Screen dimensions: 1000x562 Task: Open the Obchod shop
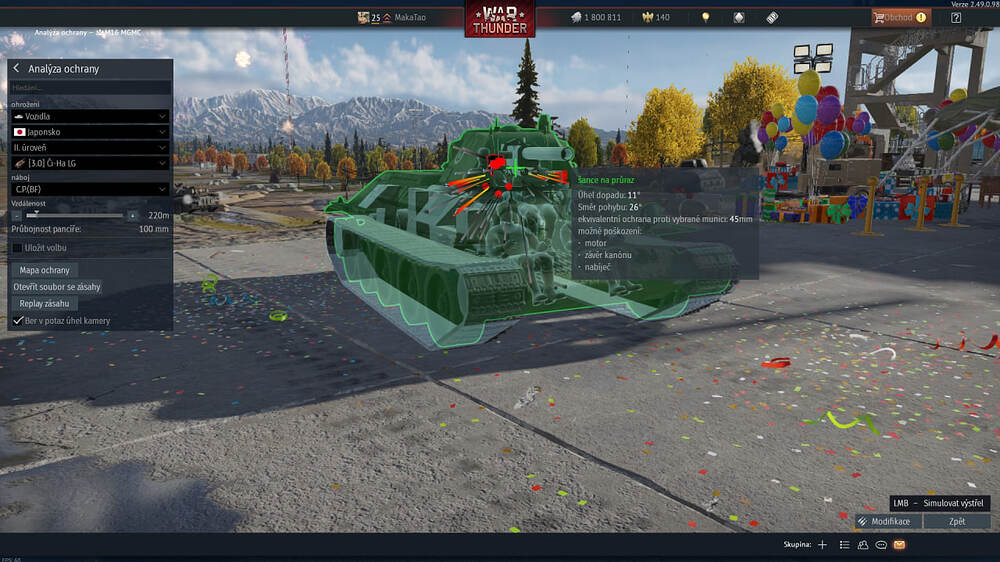click(899, 17)
